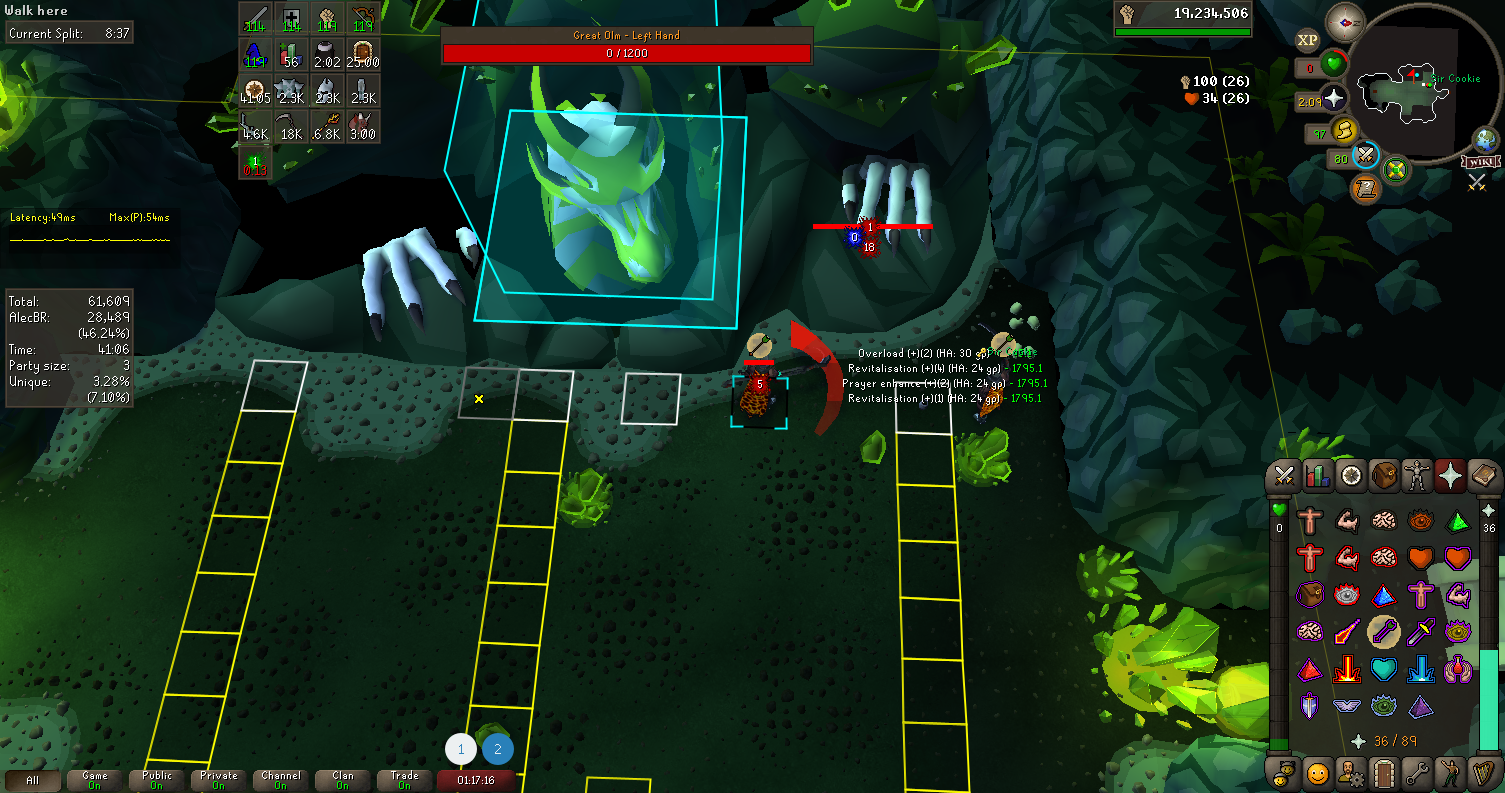Screen dimensions: 1505x793
Task: Open the Music Player harp tab
Action: click(1482, 772)
